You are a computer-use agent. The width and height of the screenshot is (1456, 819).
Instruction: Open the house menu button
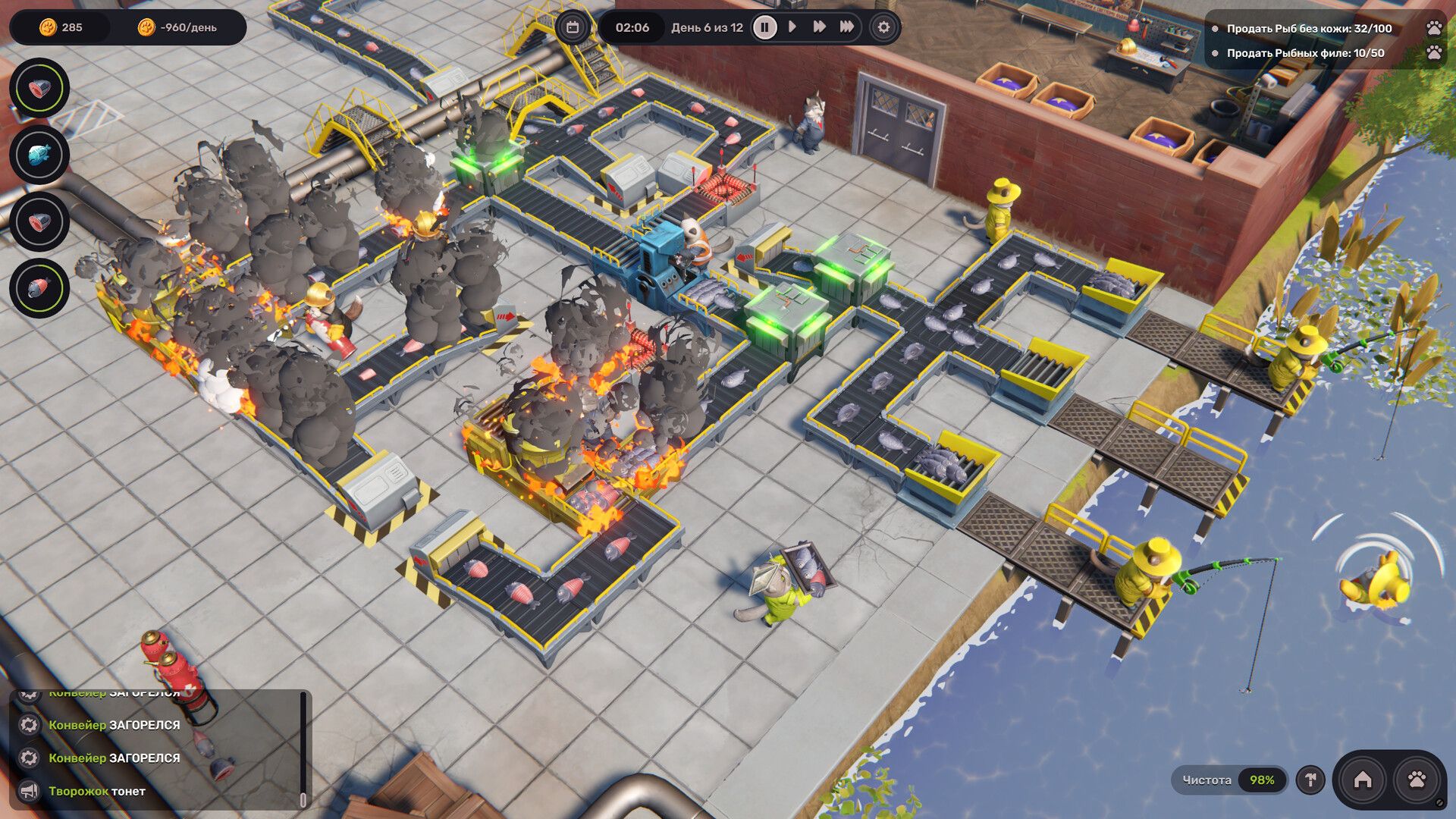[x=1363, y=780]
